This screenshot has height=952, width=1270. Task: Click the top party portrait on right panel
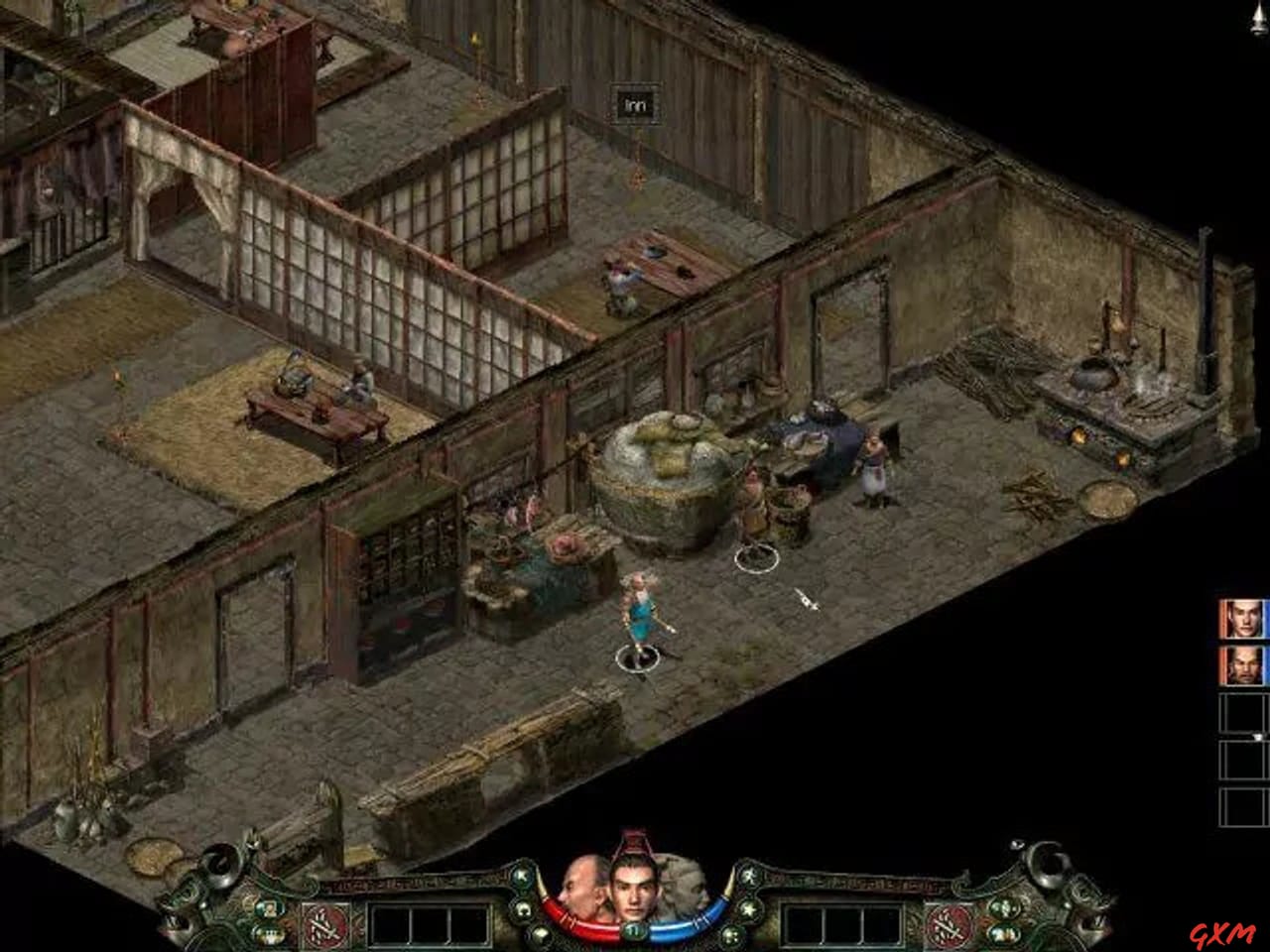(1243, 619)
